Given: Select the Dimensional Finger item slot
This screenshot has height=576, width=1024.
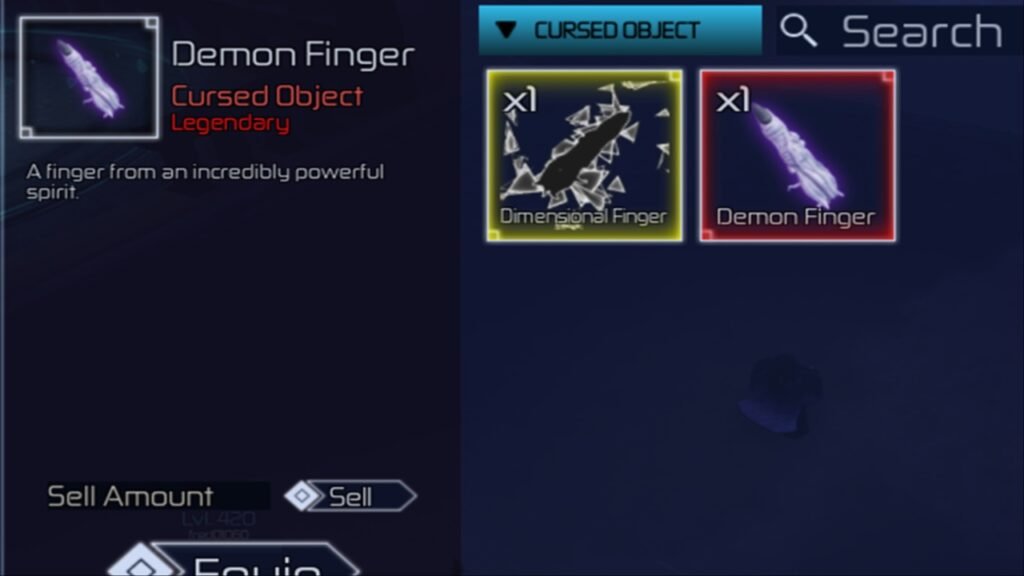Looking at the screenshot, I should [585, 156].
